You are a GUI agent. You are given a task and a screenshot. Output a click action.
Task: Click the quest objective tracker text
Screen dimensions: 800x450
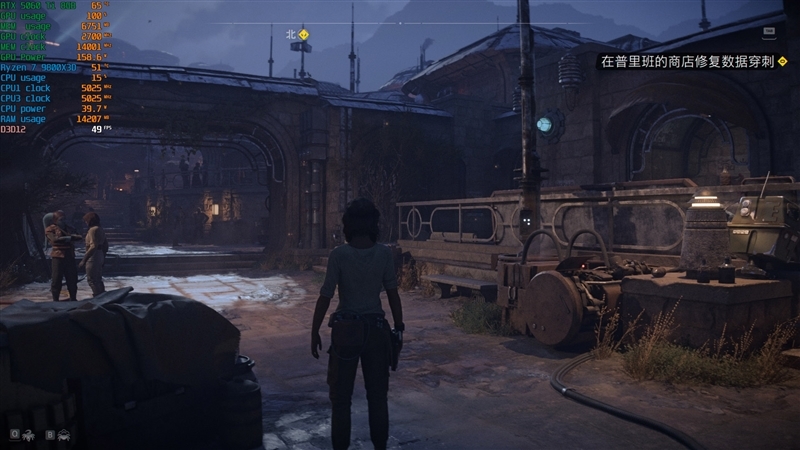pyautogui.click(x=686, y=61)
